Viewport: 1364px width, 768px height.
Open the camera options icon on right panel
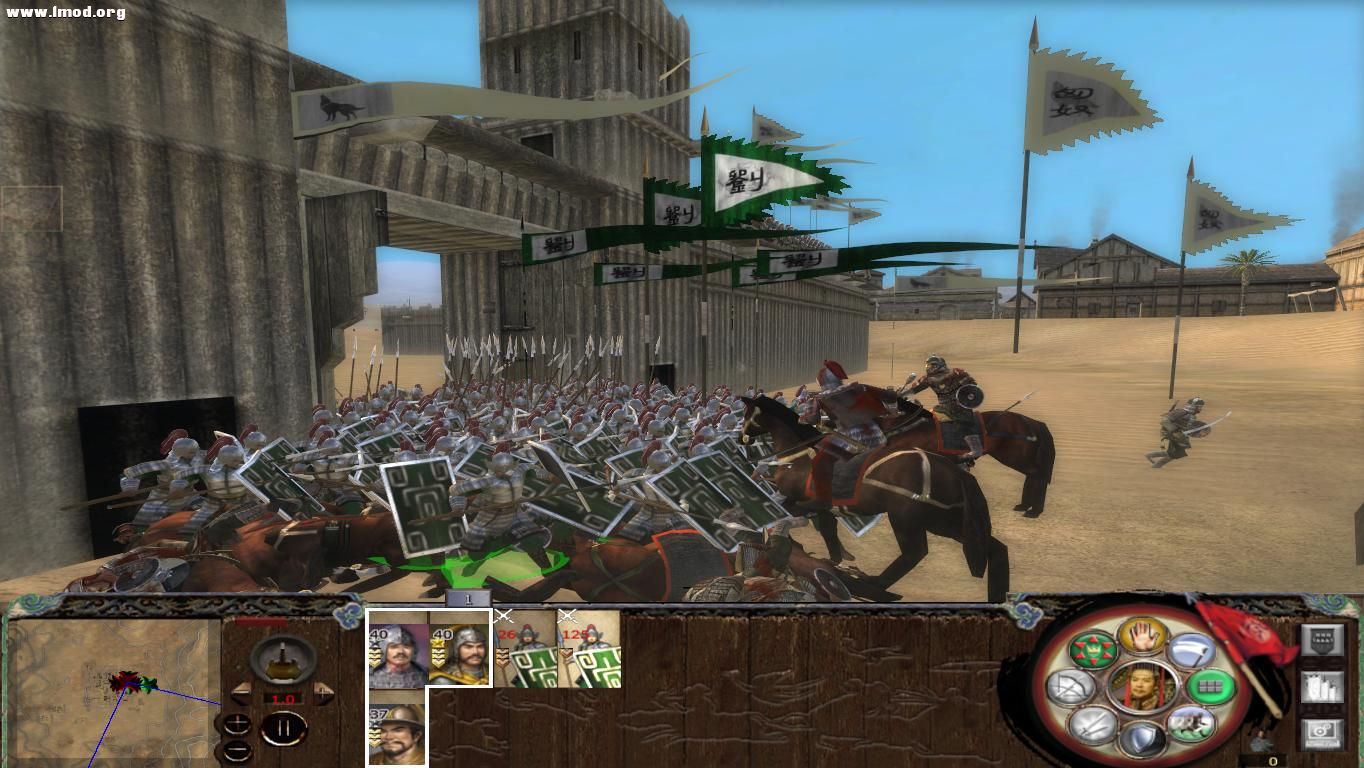click(x=1323, y=736)
